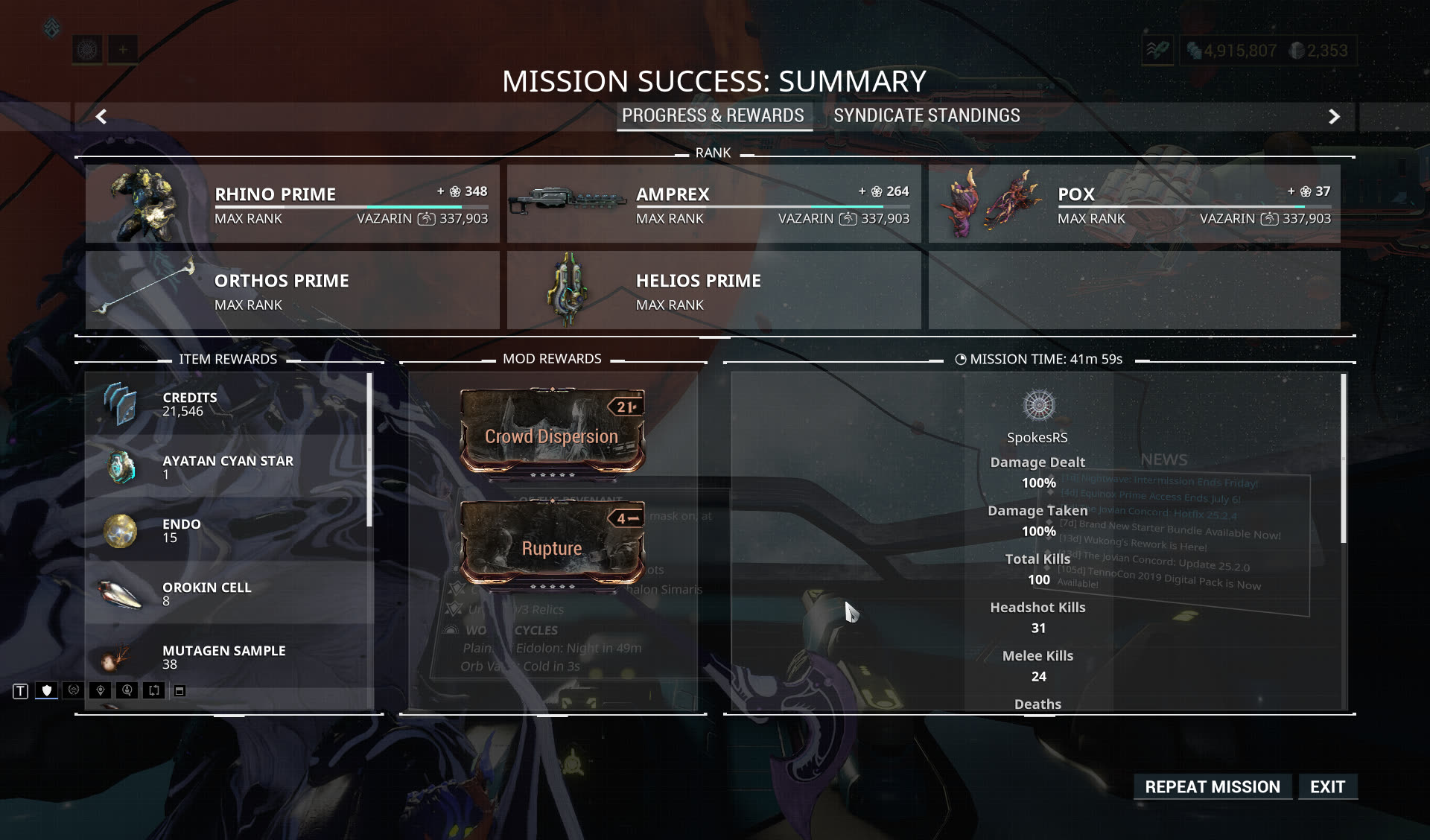Image resolution: width=1430 pixels, height=840 pixels.
Task: Click the SpokesRS player emblem
Action: click(x=1038, y=405)
